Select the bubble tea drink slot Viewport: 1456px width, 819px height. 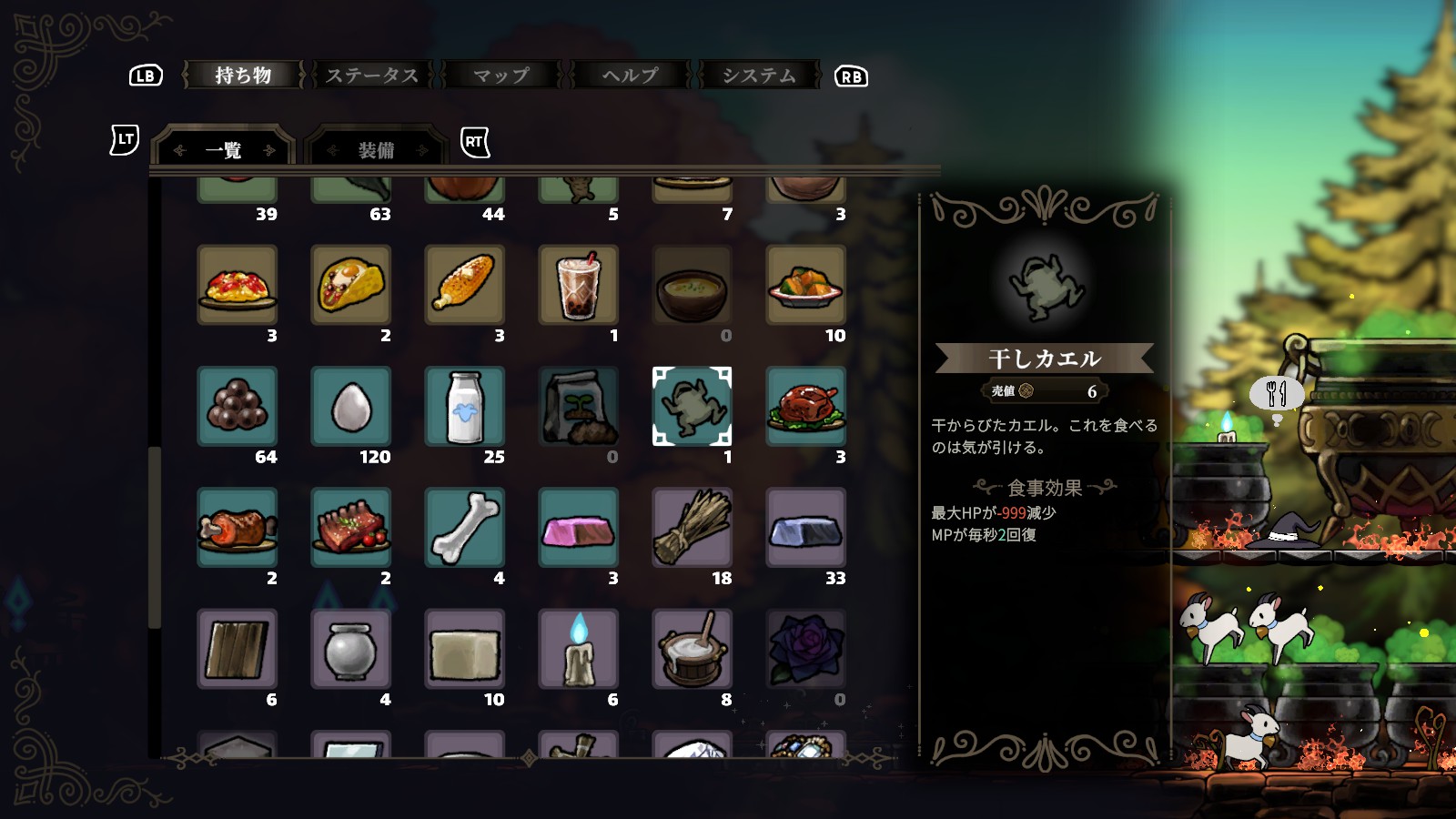click(579, 285)
